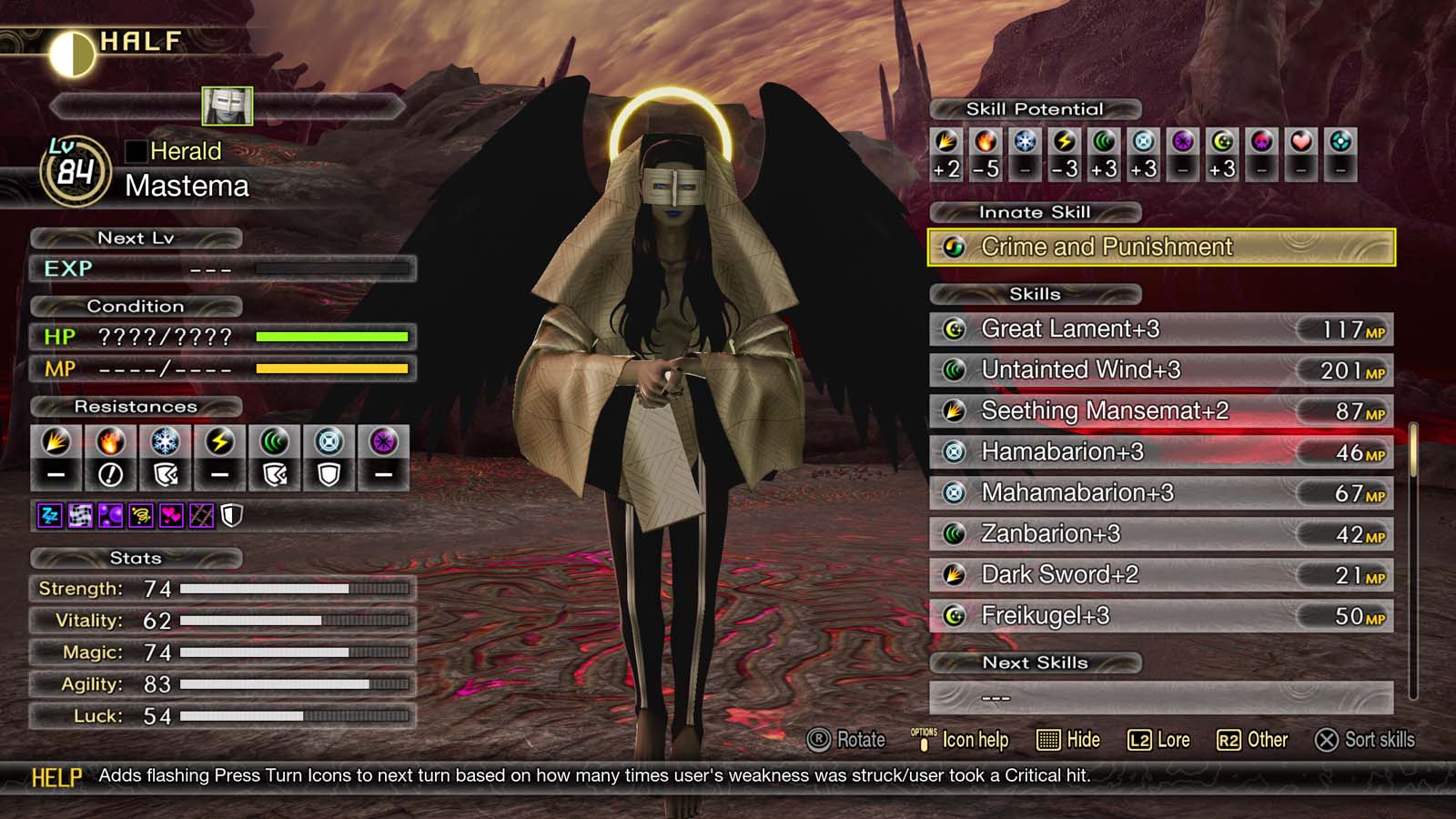This screenshot has height=819, width=1456.
Task: Open the Skills section header
Action: coord(1033,294)
